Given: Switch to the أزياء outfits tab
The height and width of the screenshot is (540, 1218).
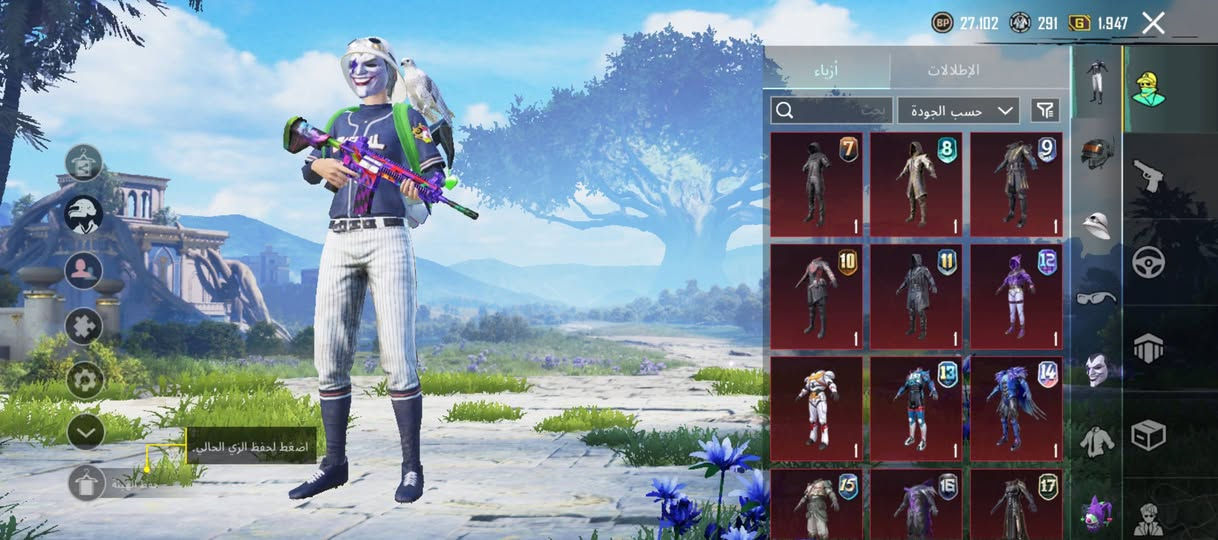Looking at the screenshot, I should click(x=826, y=70).
